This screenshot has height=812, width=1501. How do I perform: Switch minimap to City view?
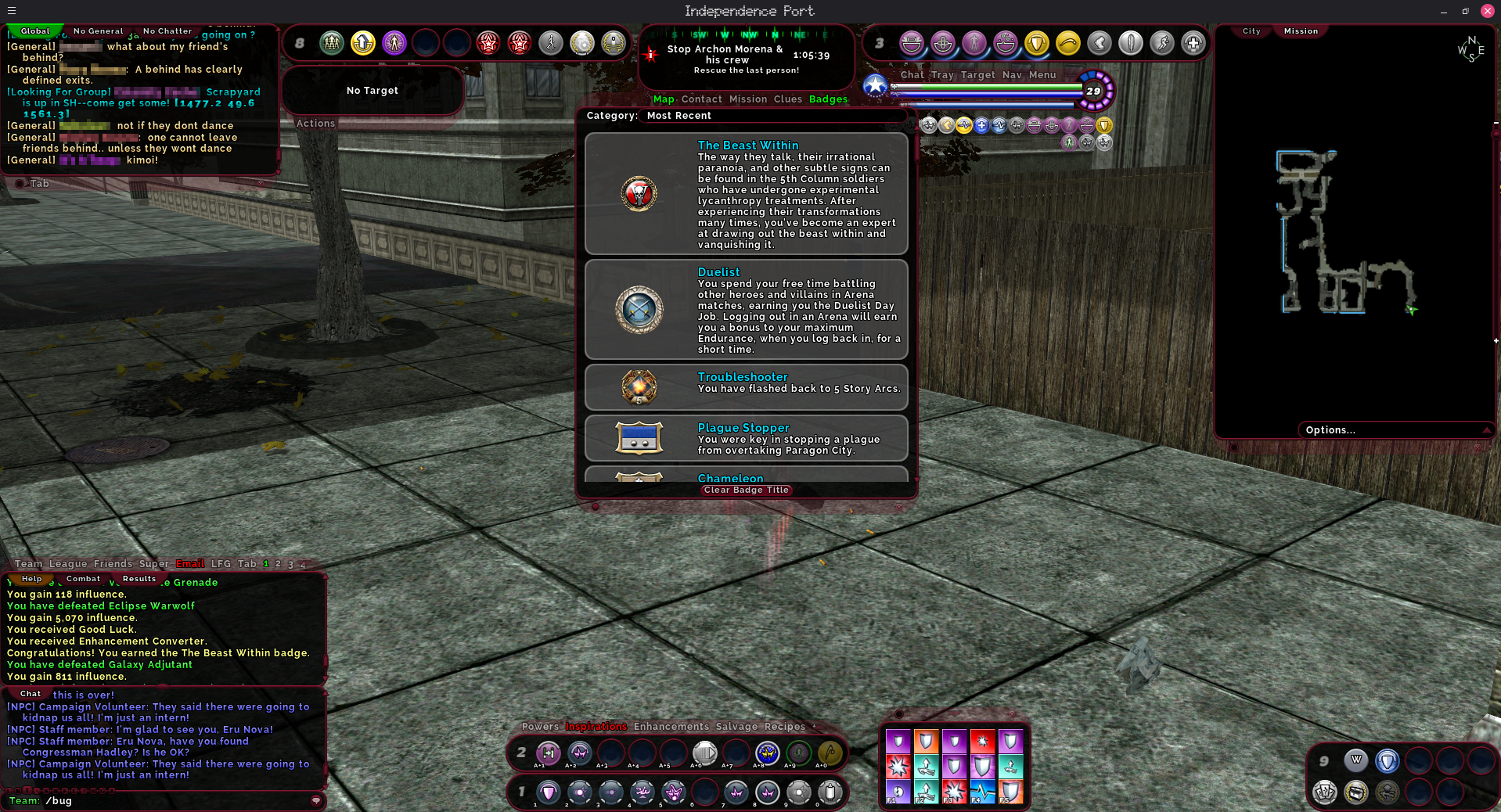[x=1251, y=31]
